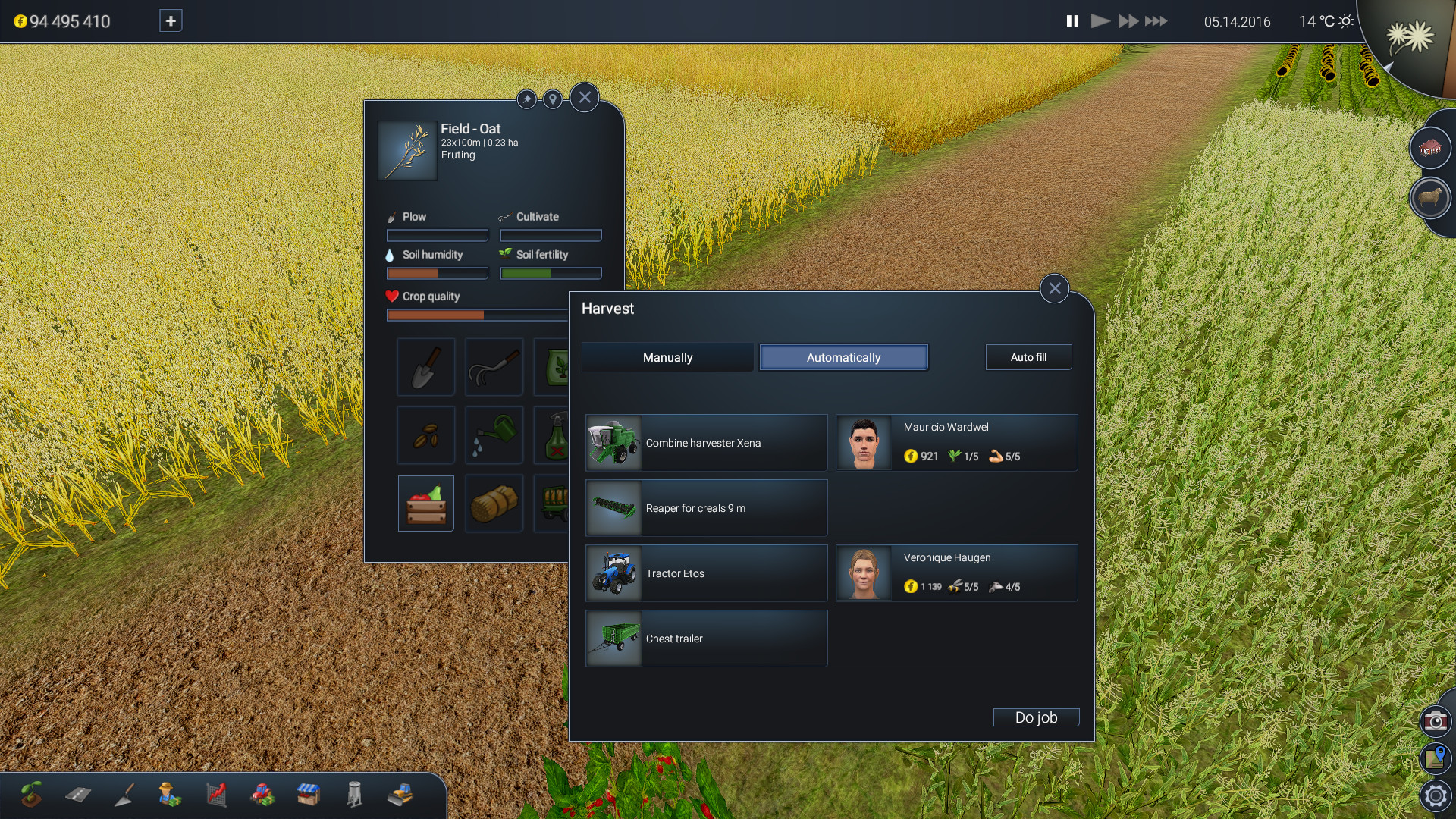Open the staff hiring icon with the farmer
The image size is (1456, 819).
click(171, 795)
